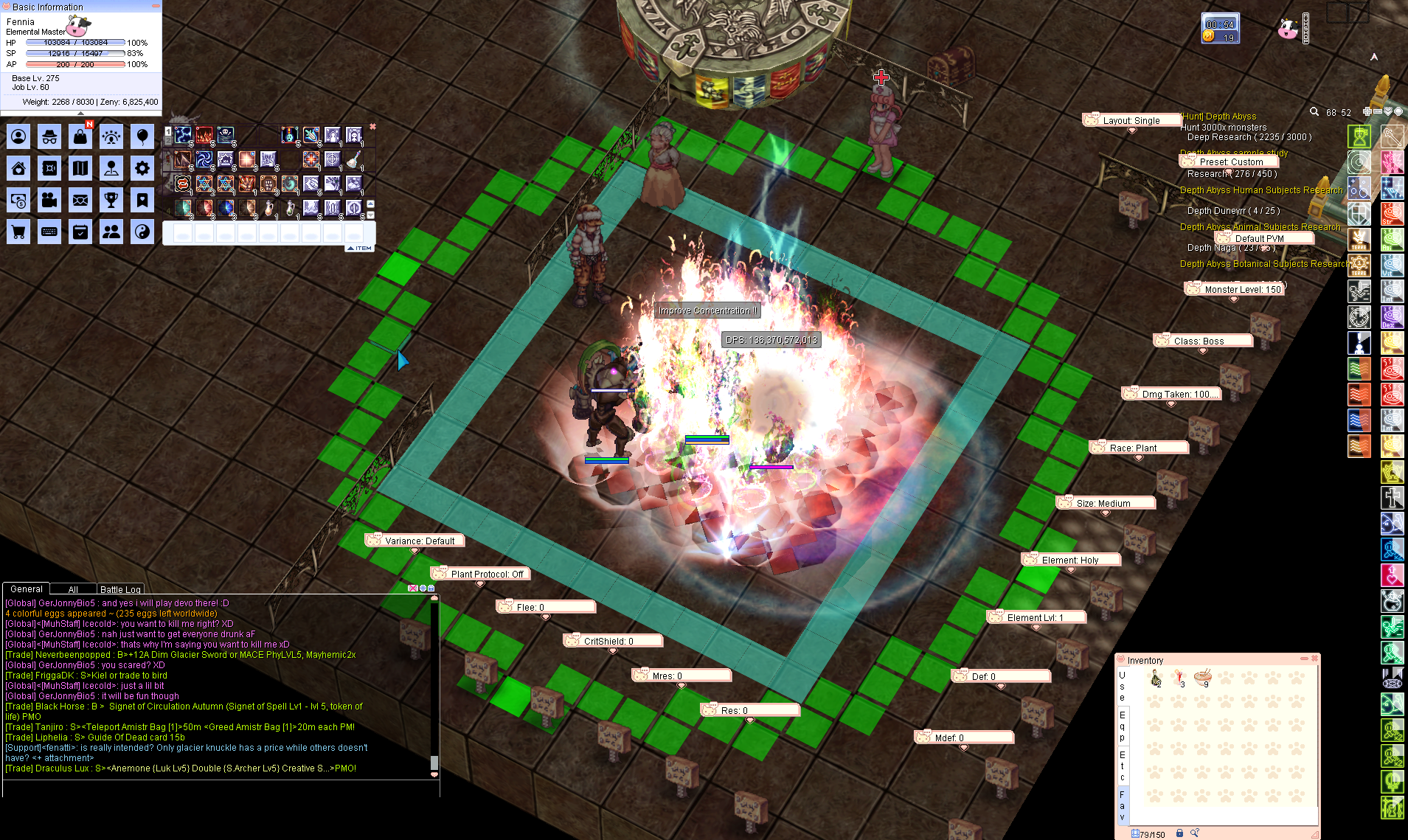1408x840 pixels.
Task: Select the Etc tab in Inventory
Action: 1122,766
